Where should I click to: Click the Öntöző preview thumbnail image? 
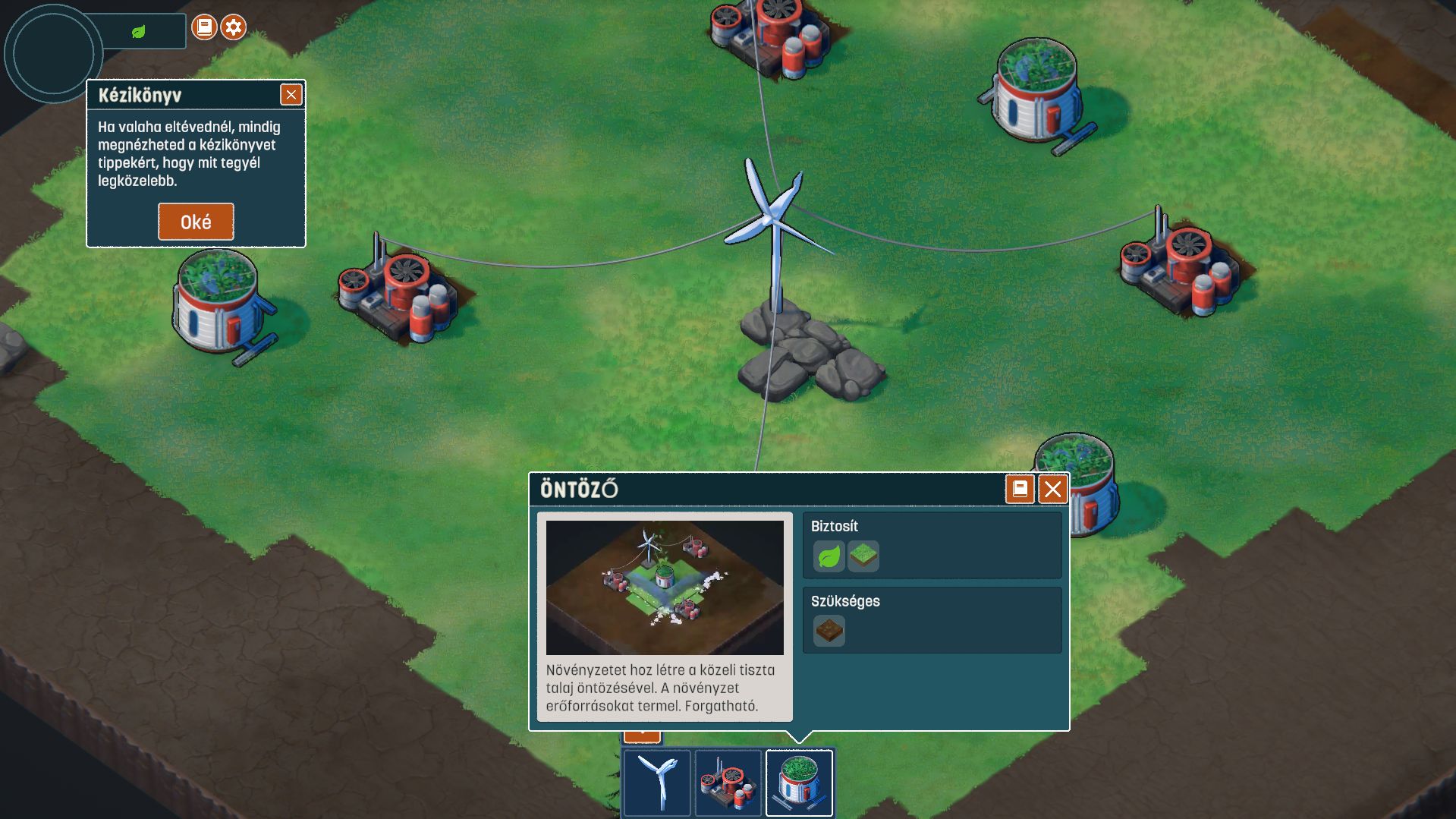(665, 587)
